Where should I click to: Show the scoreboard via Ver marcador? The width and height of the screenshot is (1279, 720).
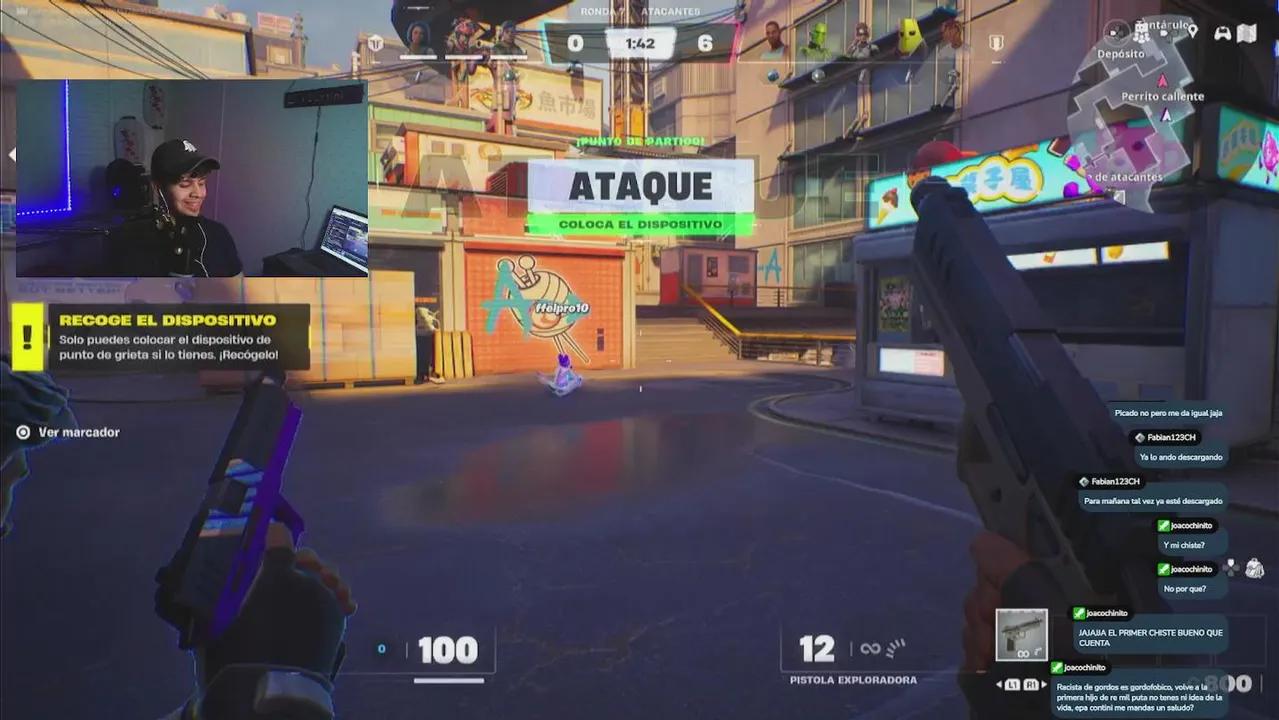68,432
